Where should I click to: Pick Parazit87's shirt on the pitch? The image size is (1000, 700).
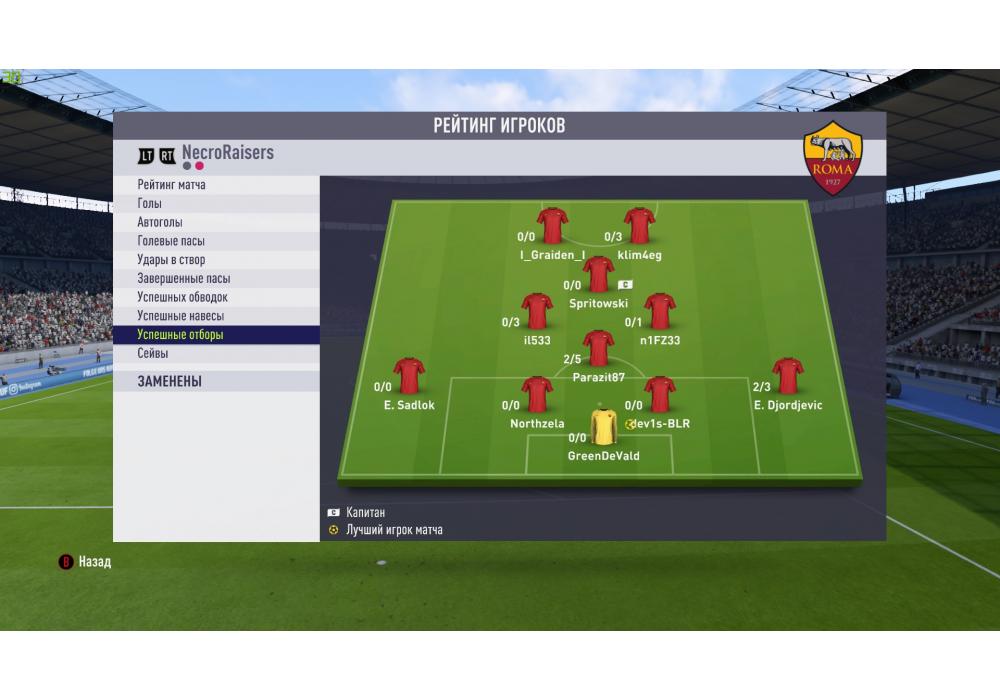pyautogui.click(x=599, y=348)
